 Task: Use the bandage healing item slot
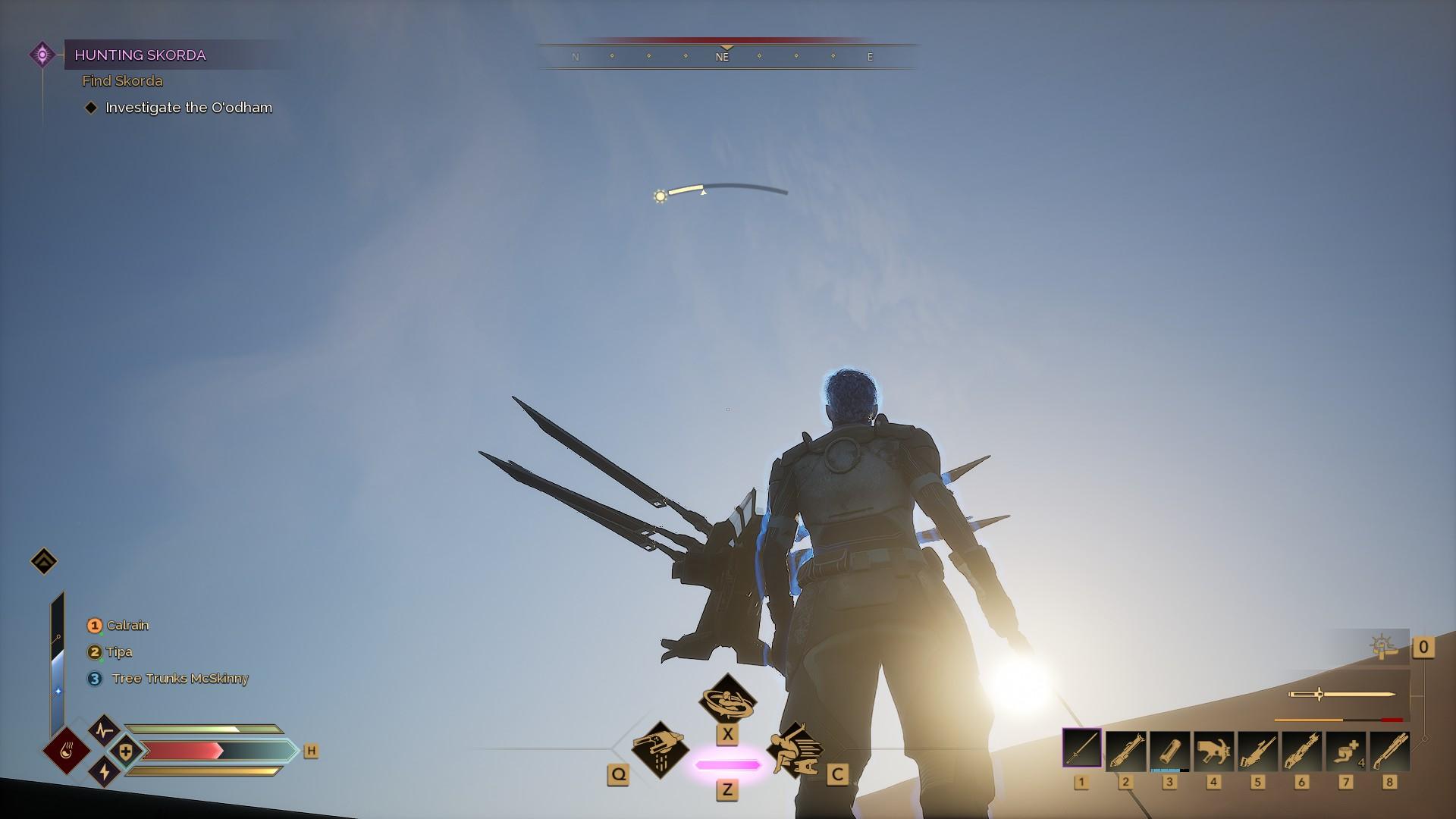[x=1345, y=750]
